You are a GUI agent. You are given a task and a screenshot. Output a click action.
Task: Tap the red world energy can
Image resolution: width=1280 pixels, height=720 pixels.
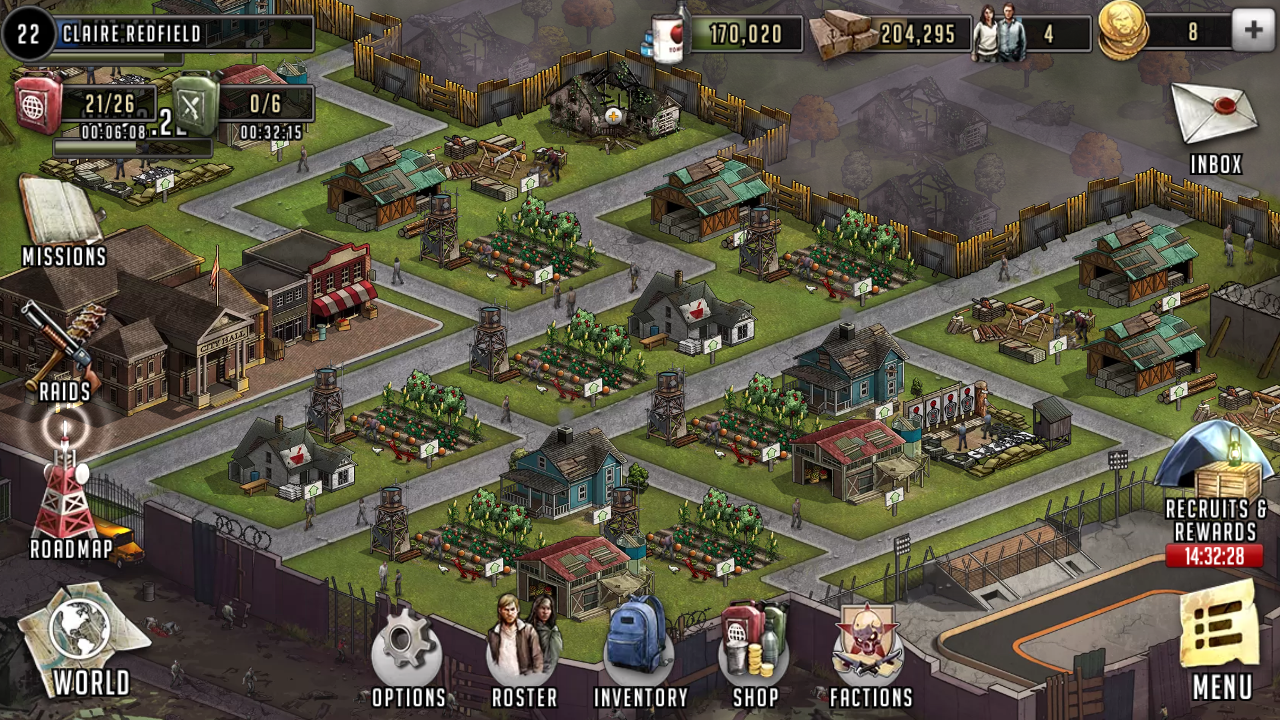point(38,103)
